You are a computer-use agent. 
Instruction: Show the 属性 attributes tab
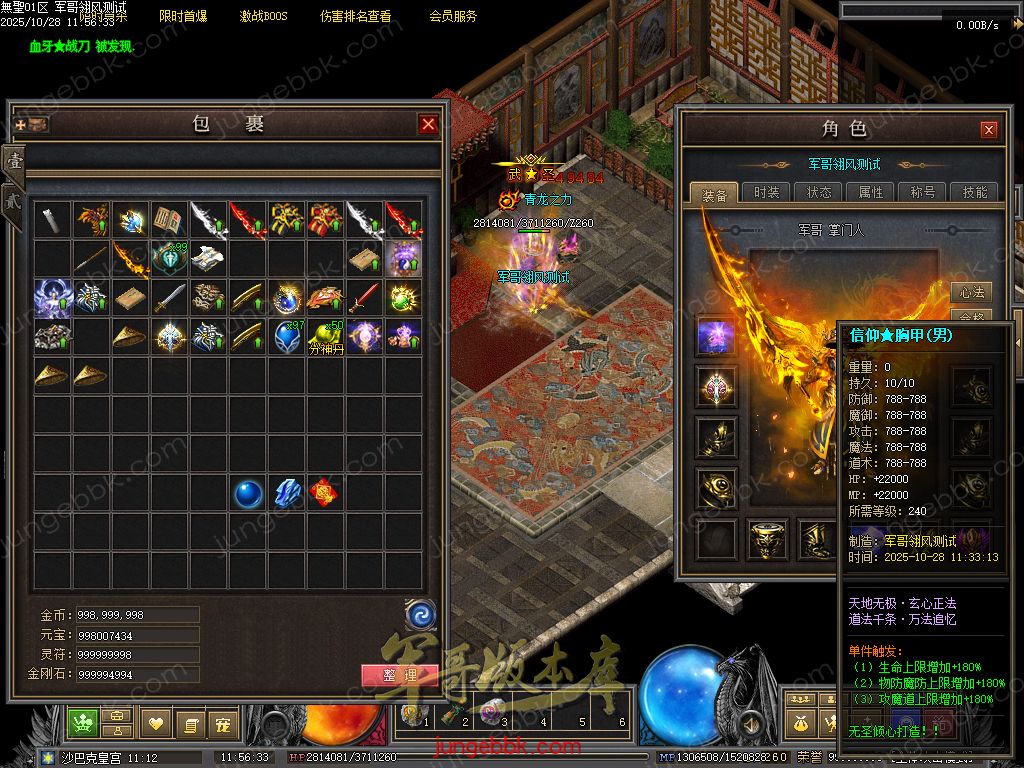(871, 193)
